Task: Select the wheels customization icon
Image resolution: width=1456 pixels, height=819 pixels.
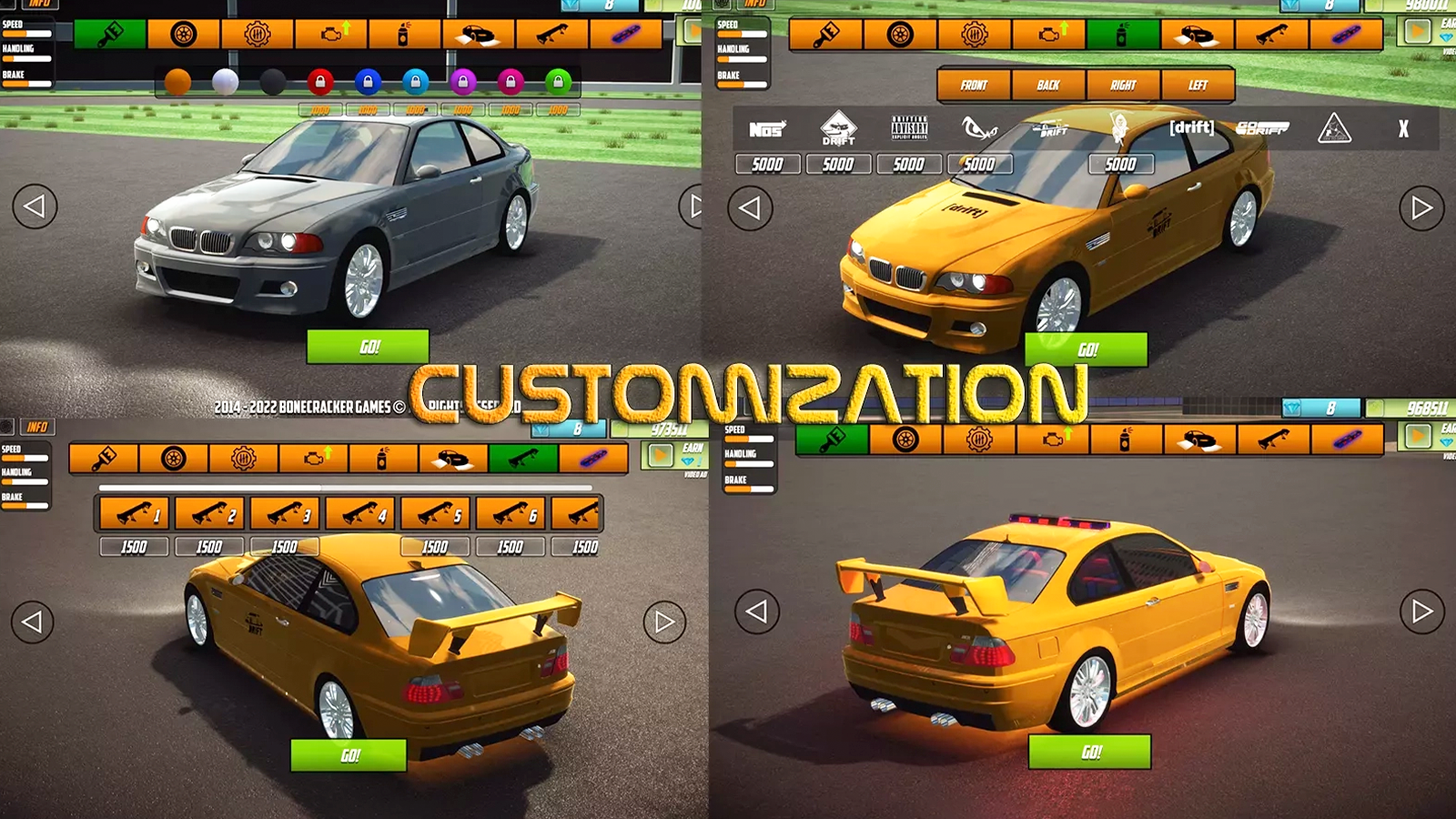Action: tap(183, 36)
